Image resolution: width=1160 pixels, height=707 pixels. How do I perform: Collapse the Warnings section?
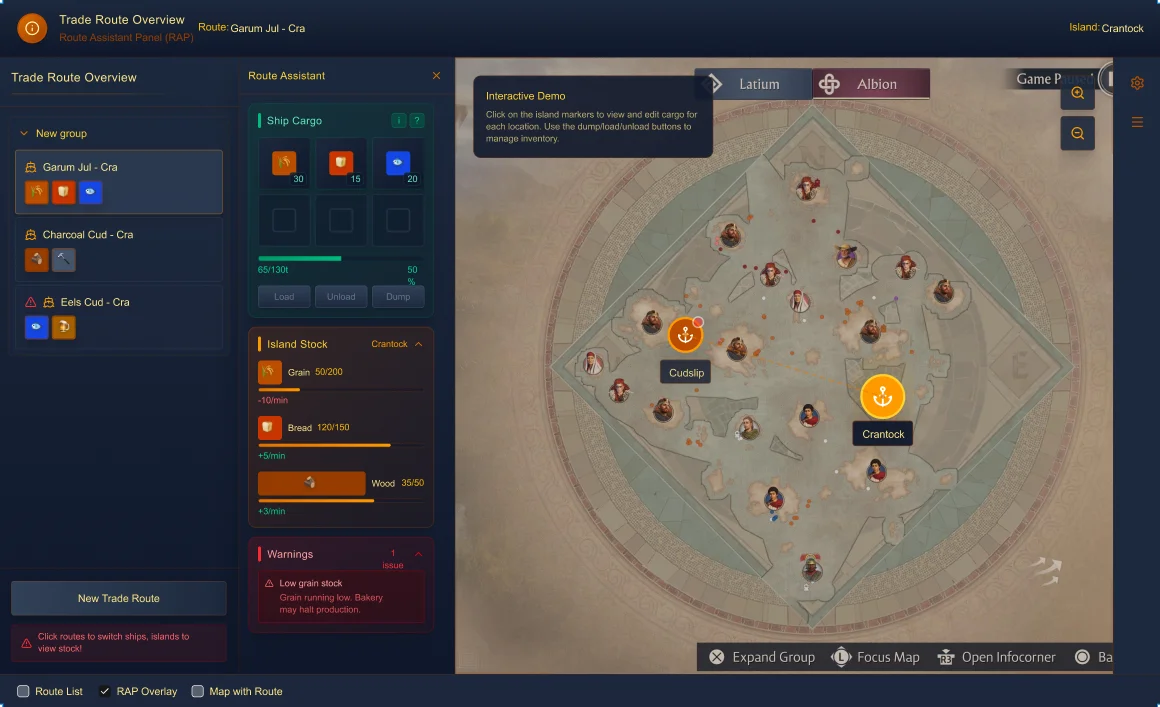click(x=418, y=553)
